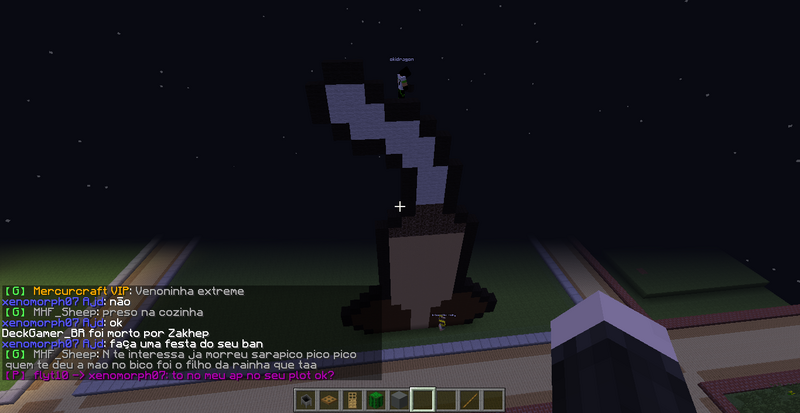Select the stick hotbar slot

tap(470, 400)
